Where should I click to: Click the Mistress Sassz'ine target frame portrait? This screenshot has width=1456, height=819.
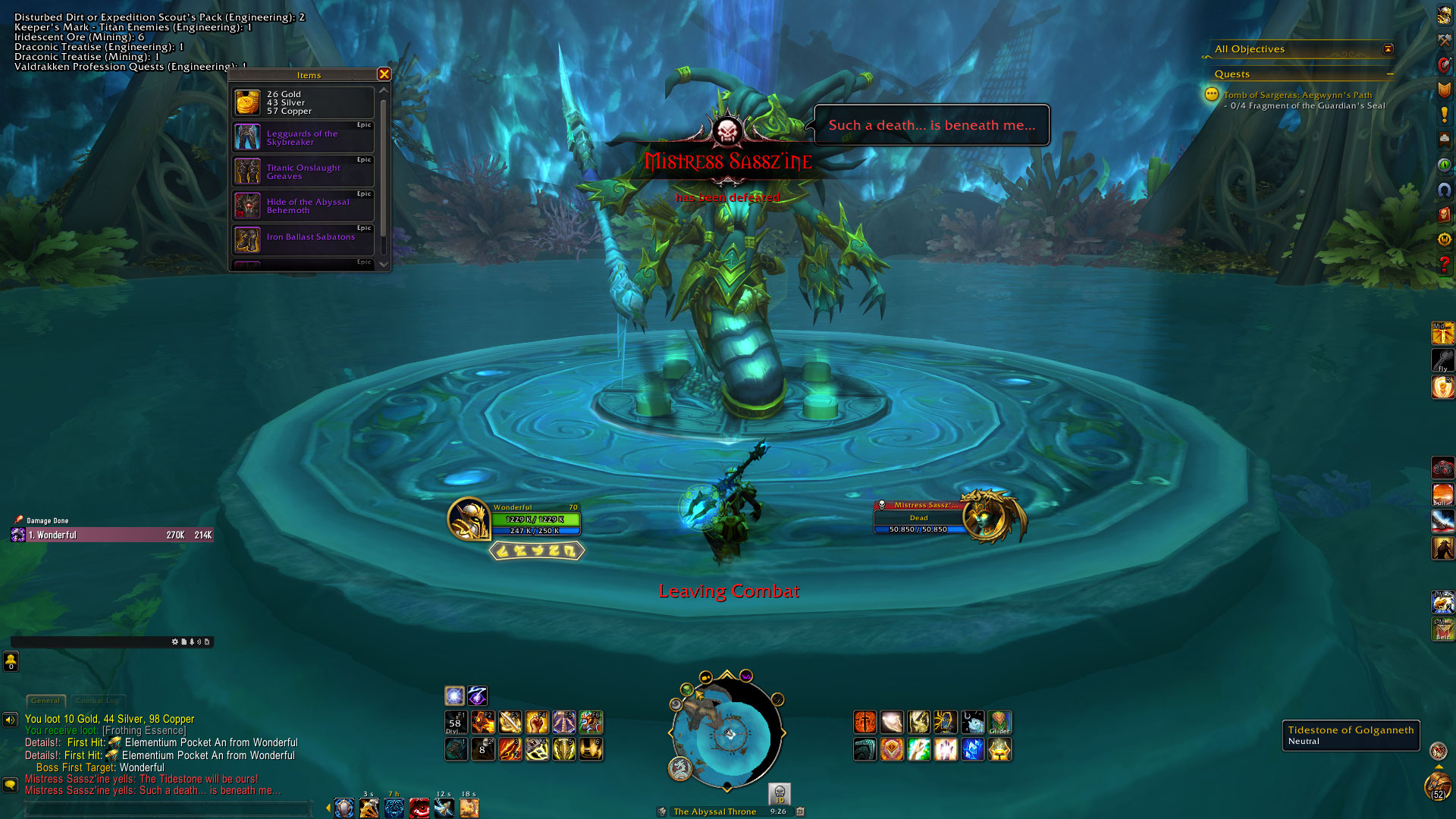(987, 518)
